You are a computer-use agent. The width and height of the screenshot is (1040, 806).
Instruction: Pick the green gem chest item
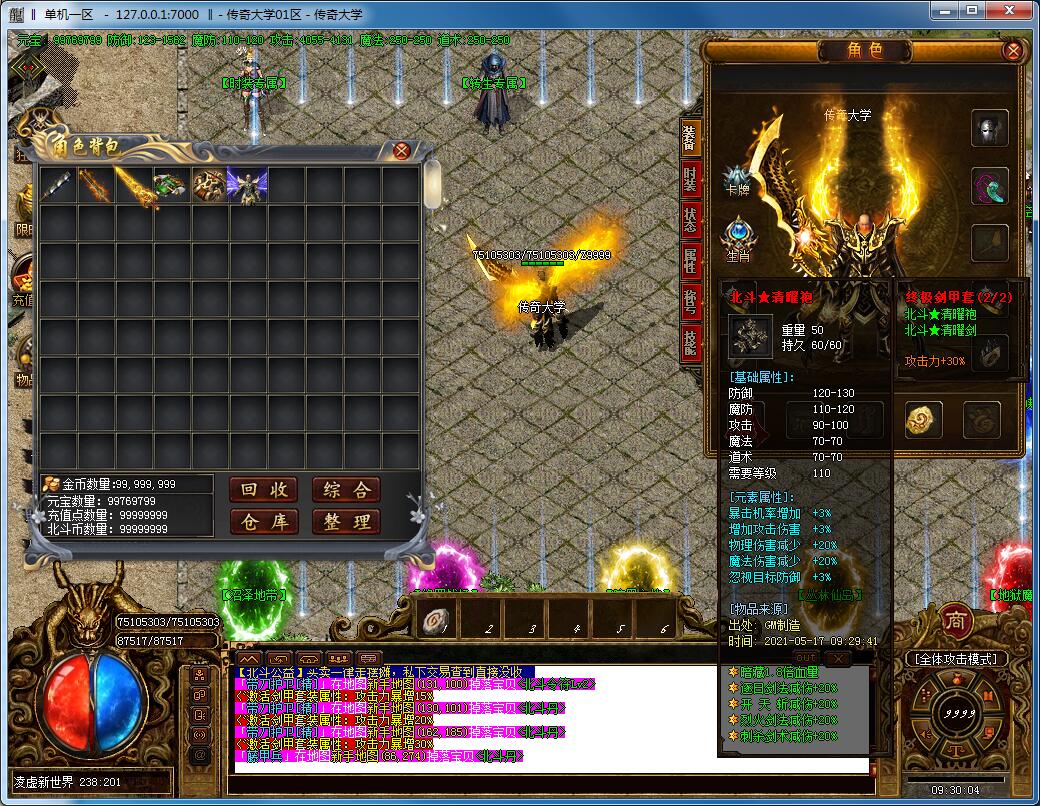[x=171, y=185]
